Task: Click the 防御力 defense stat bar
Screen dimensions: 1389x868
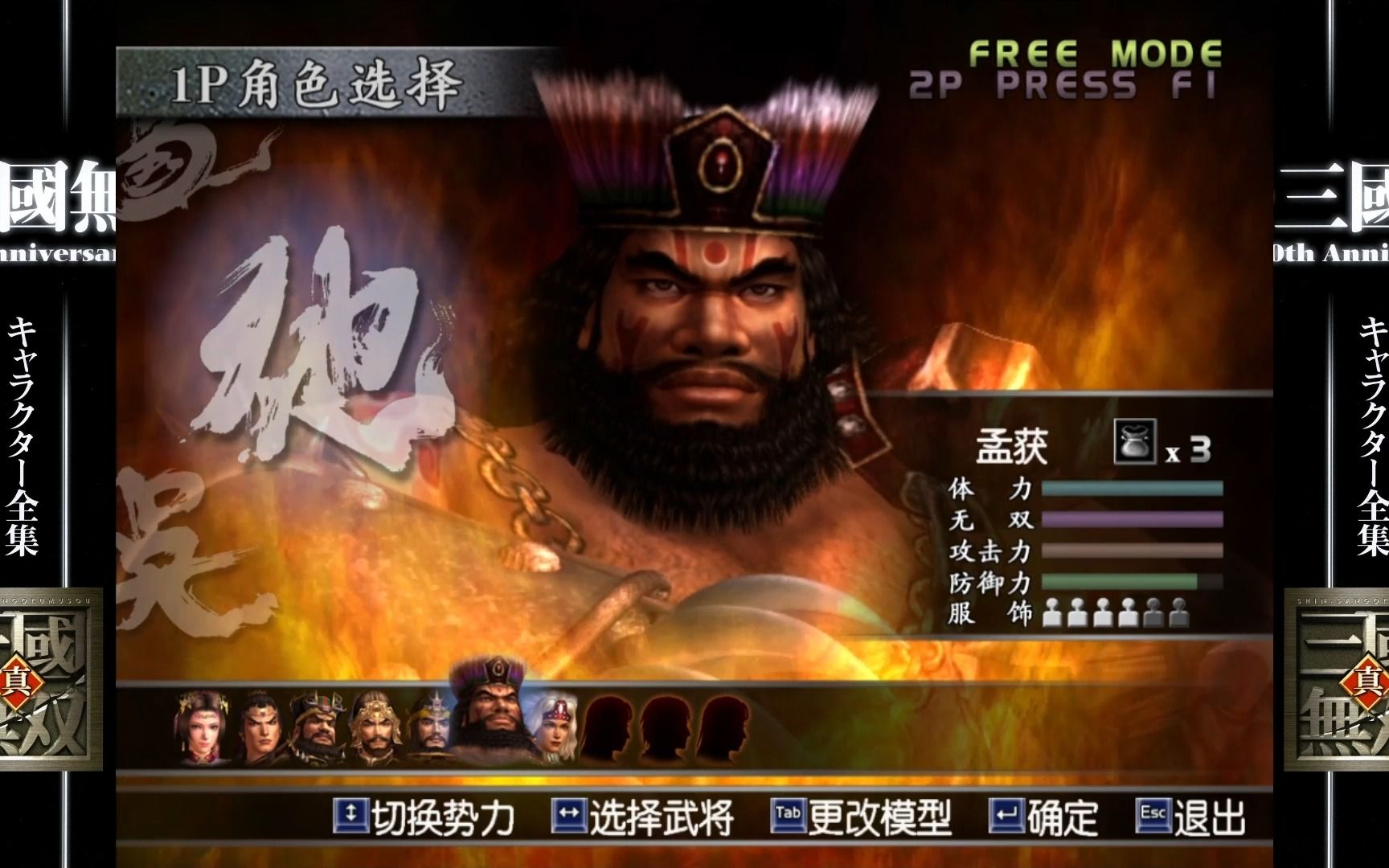Action: (x=1133, y=580)
